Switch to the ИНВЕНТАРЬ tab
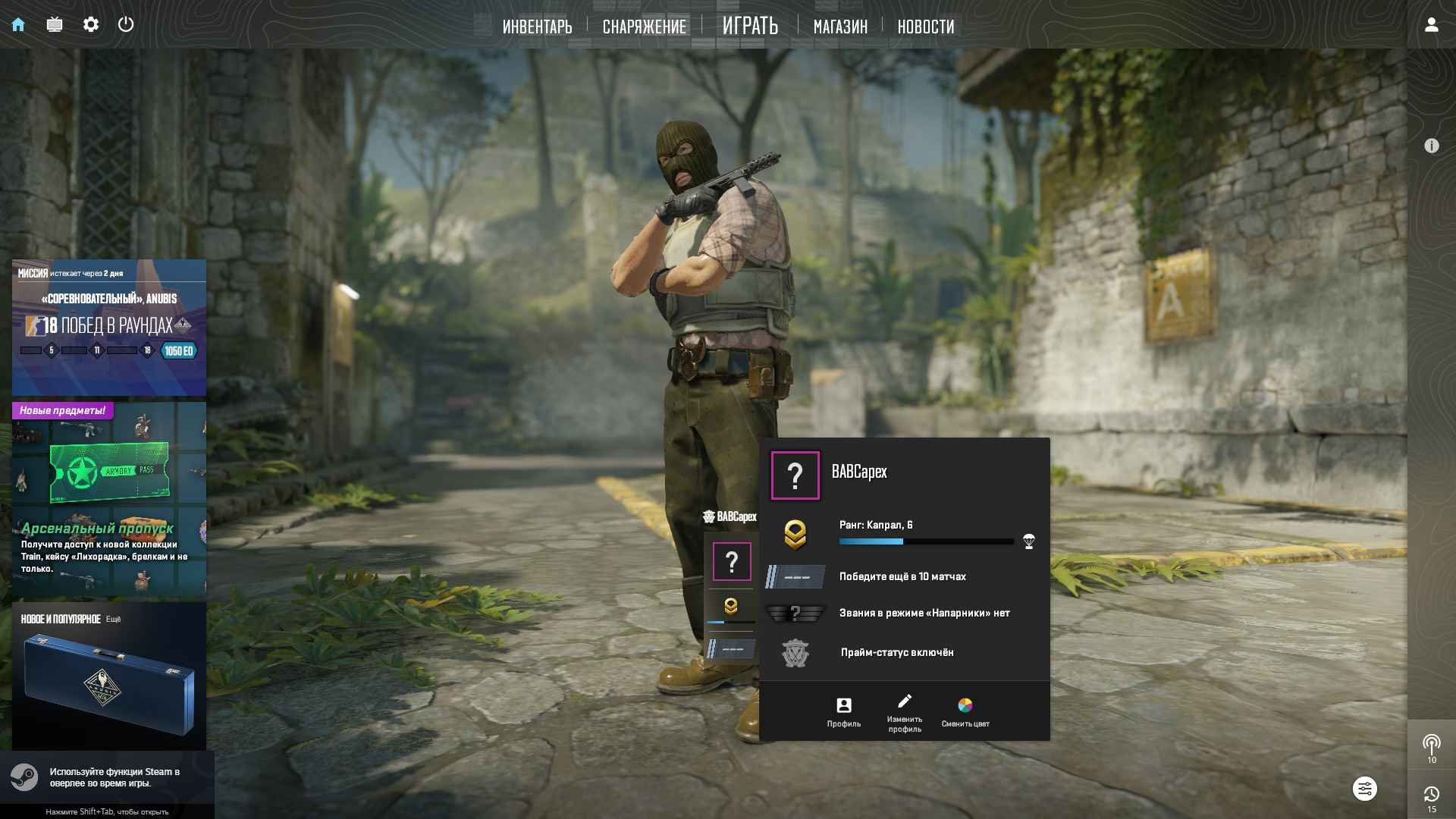The height and width of the screenshot is (819, 1456). click(x=537, y=26)
